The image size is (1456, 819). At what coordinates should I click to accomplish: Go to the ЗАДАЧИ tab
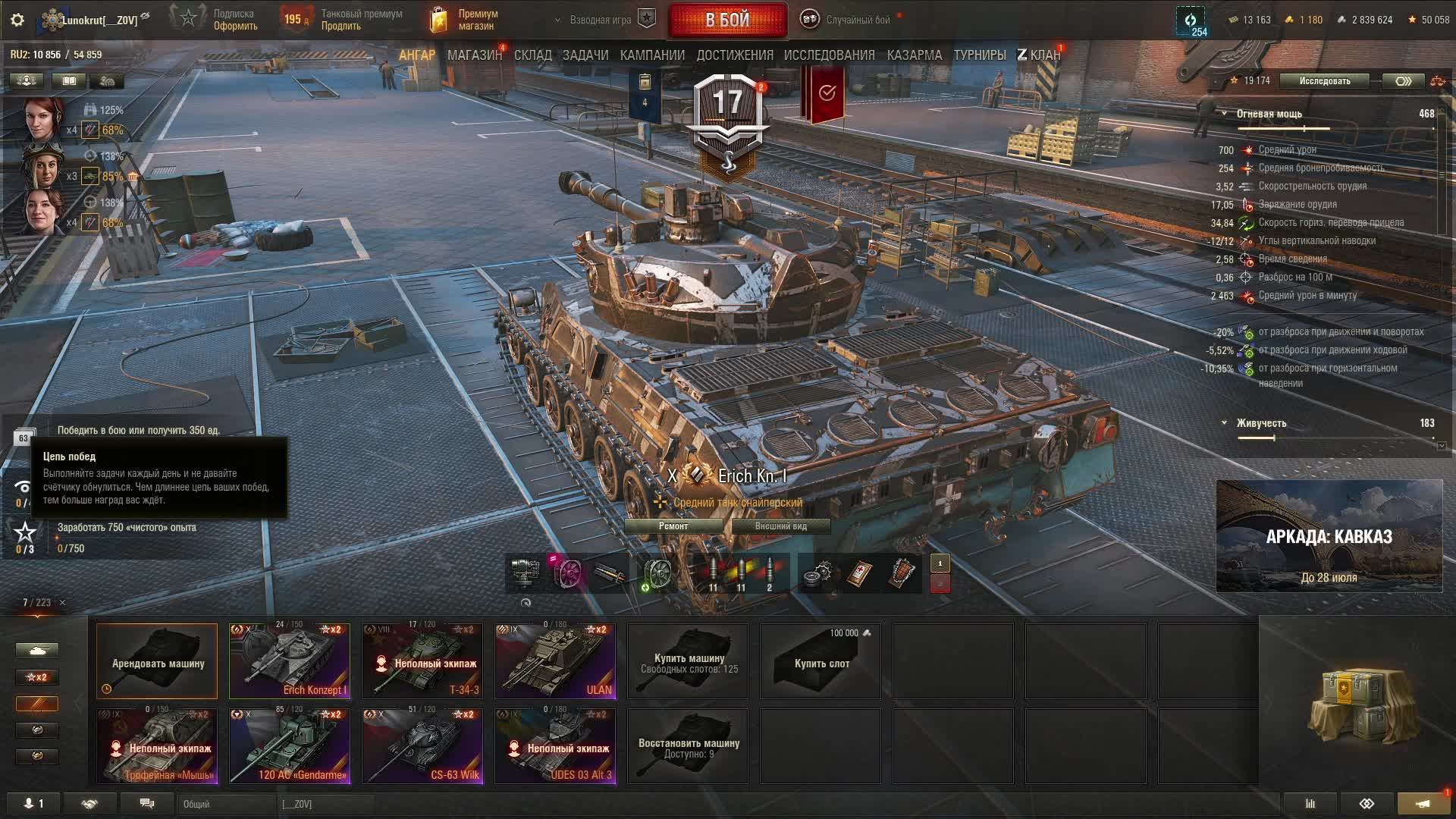point(585,55)
